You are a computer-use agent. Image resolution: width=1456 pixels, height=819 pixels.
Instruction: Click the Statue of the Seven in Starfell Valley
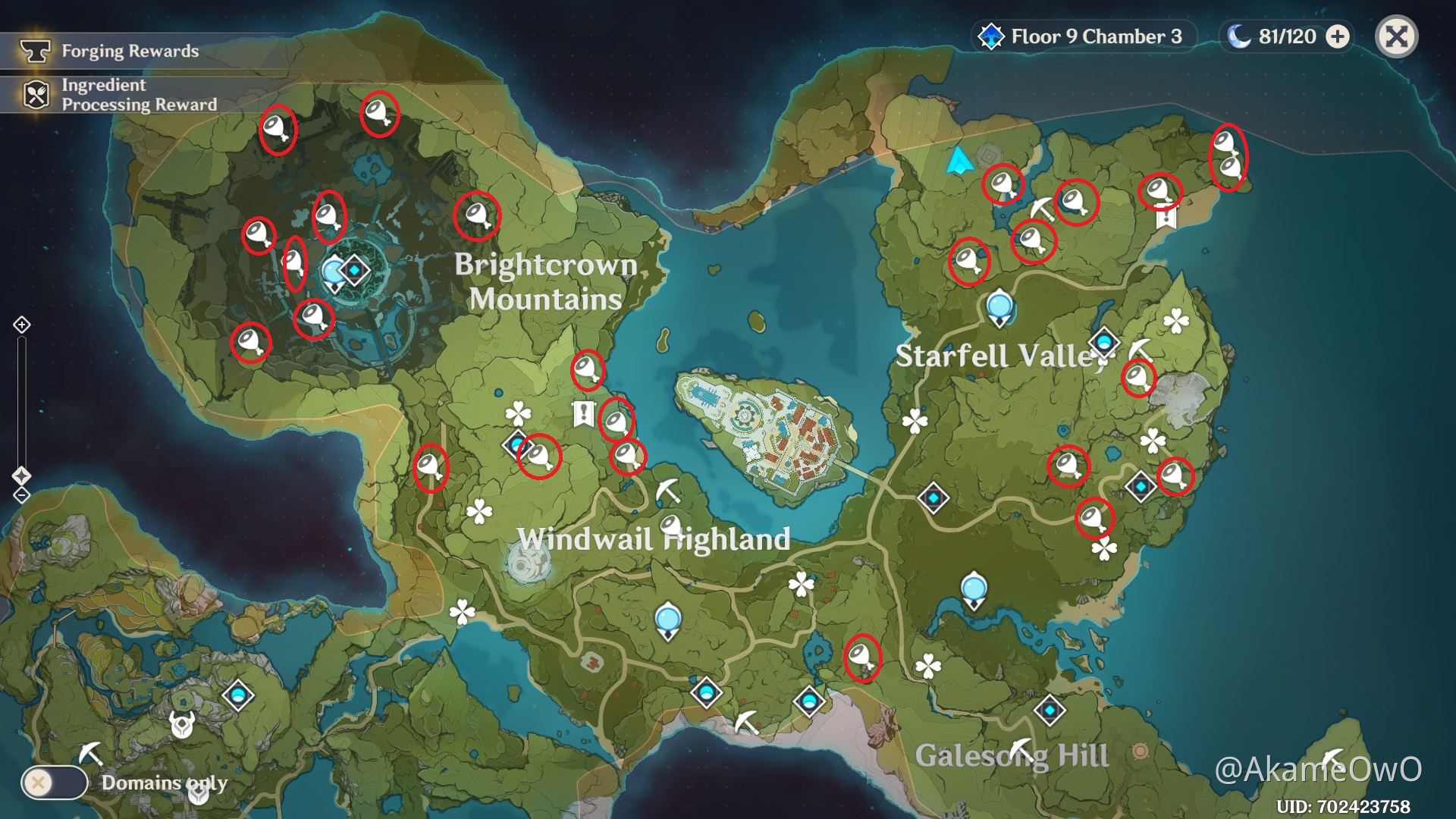click(1001, 307)
